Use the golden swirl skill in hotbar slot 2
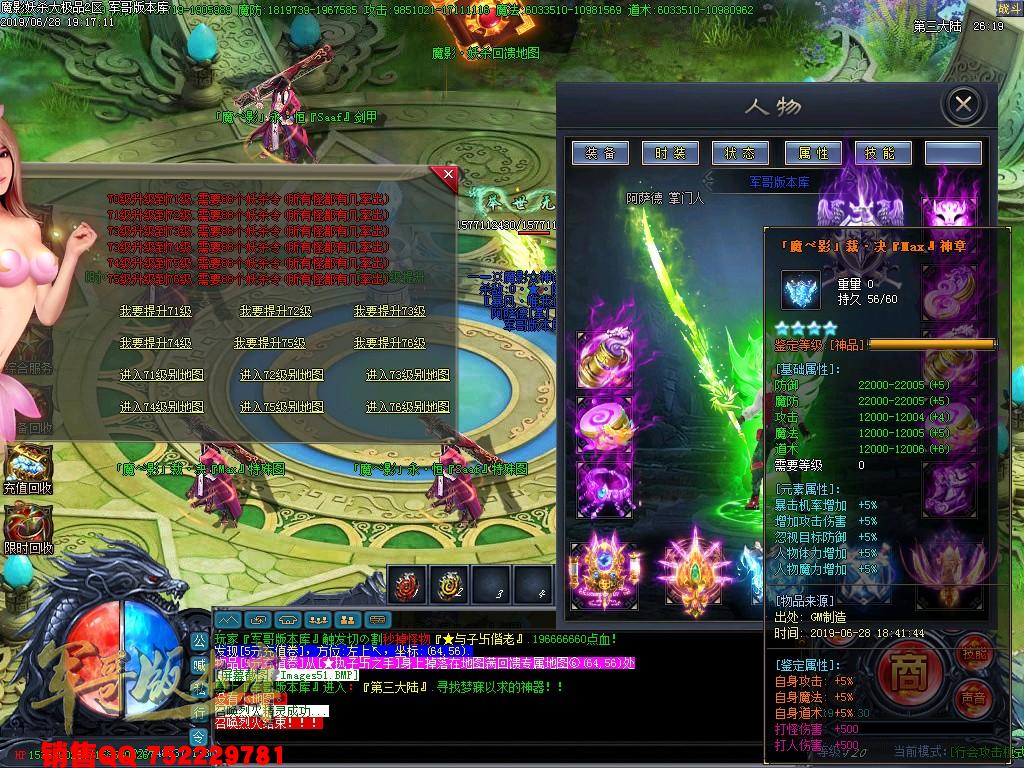 click(449, 585)
